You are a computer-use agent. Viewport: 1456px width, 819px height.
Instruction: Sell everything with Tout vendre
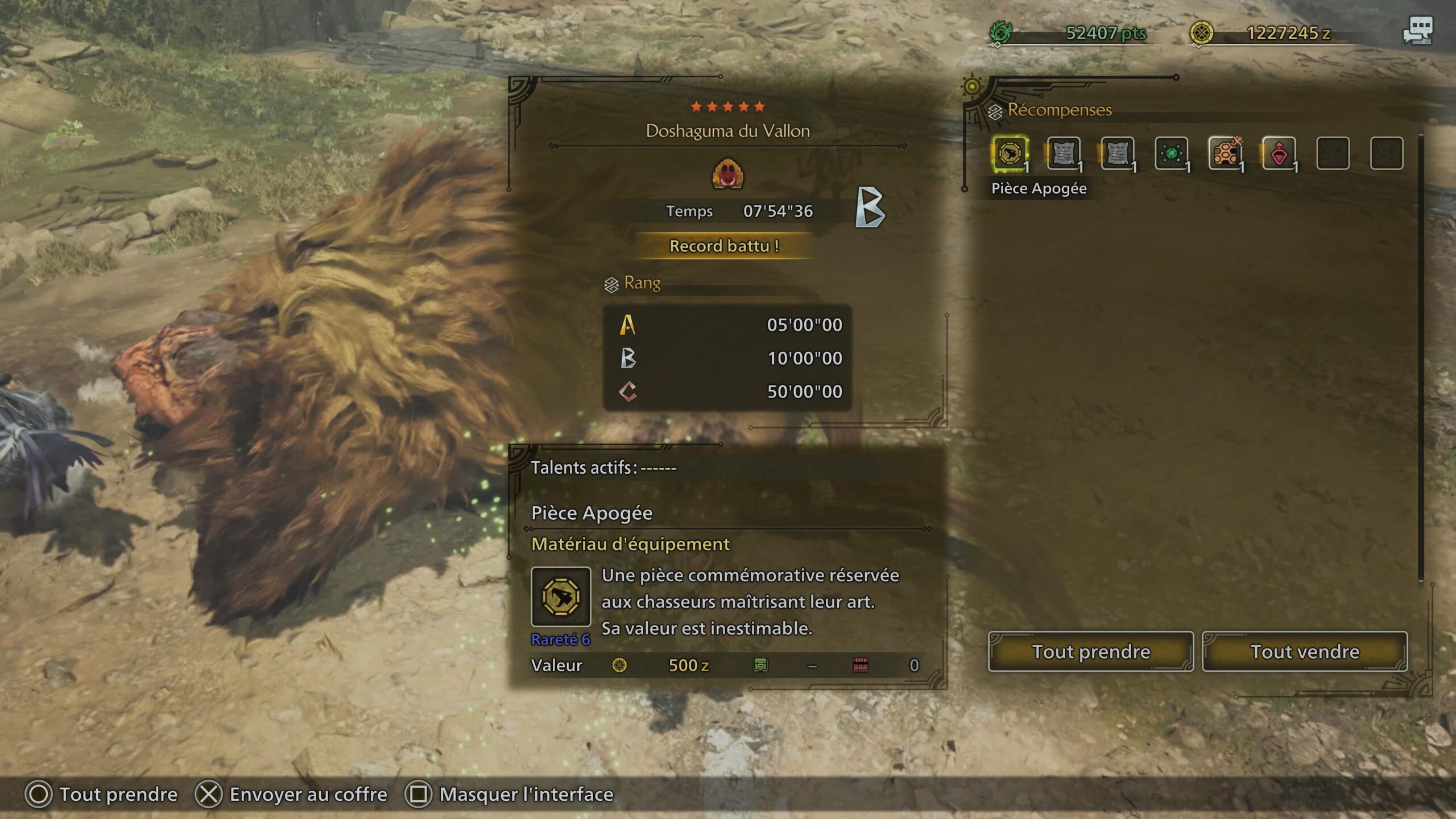point(1304,651)
